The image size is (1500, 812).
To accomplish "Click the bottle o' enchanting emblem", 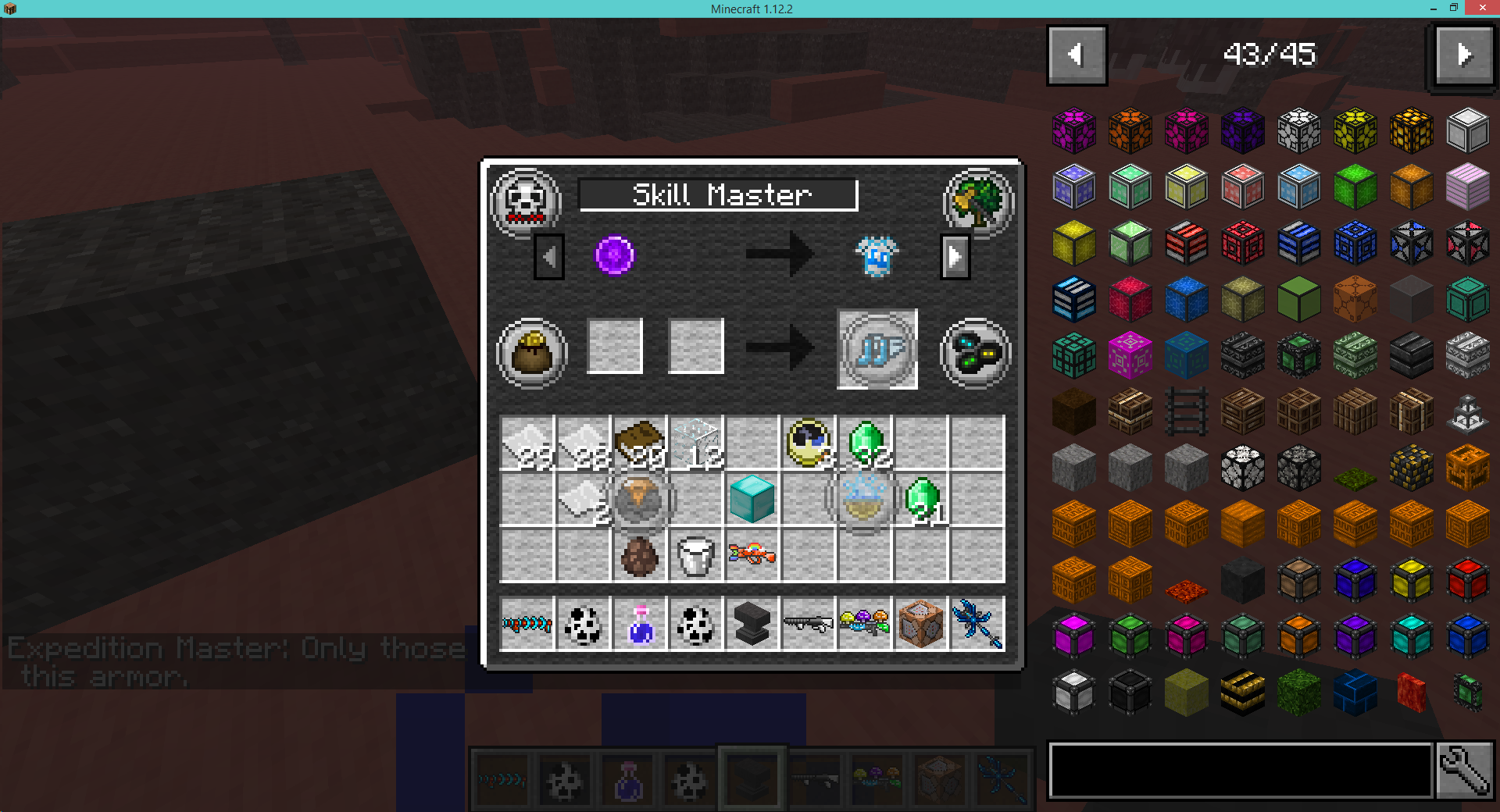I will (976, 353).
